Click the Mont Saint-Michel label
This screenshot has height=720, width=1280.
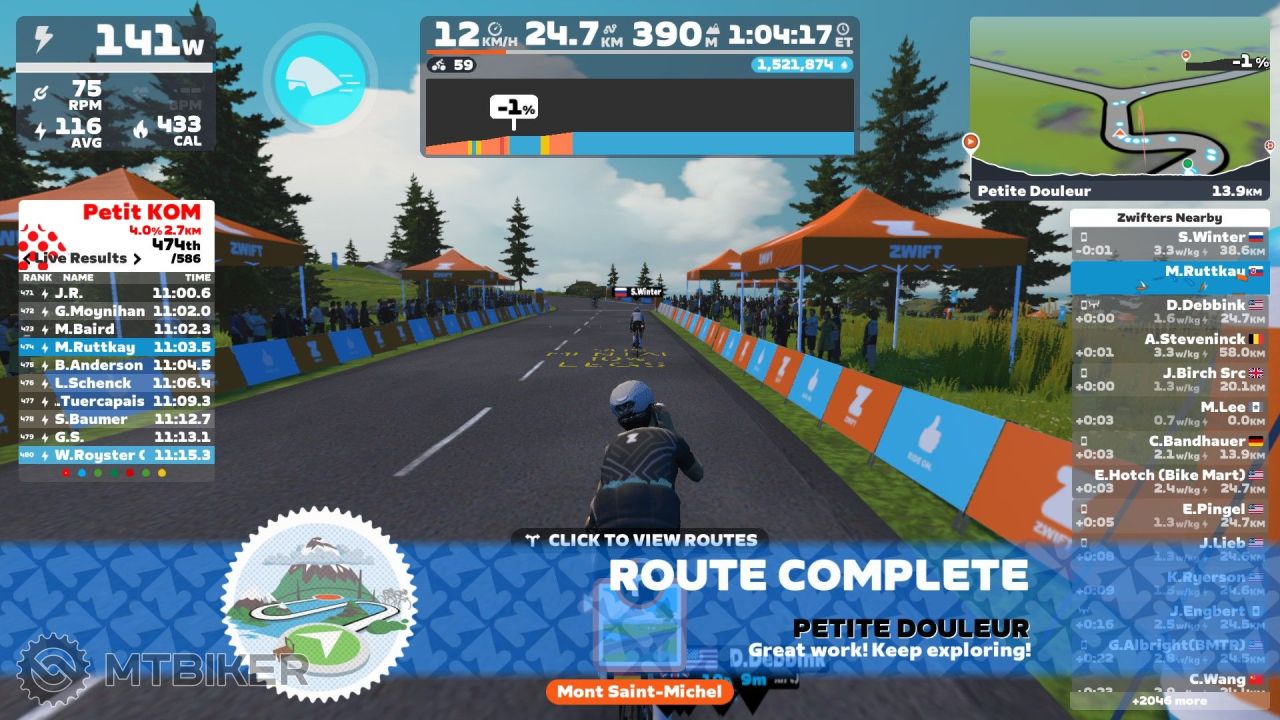pos(639,692)
